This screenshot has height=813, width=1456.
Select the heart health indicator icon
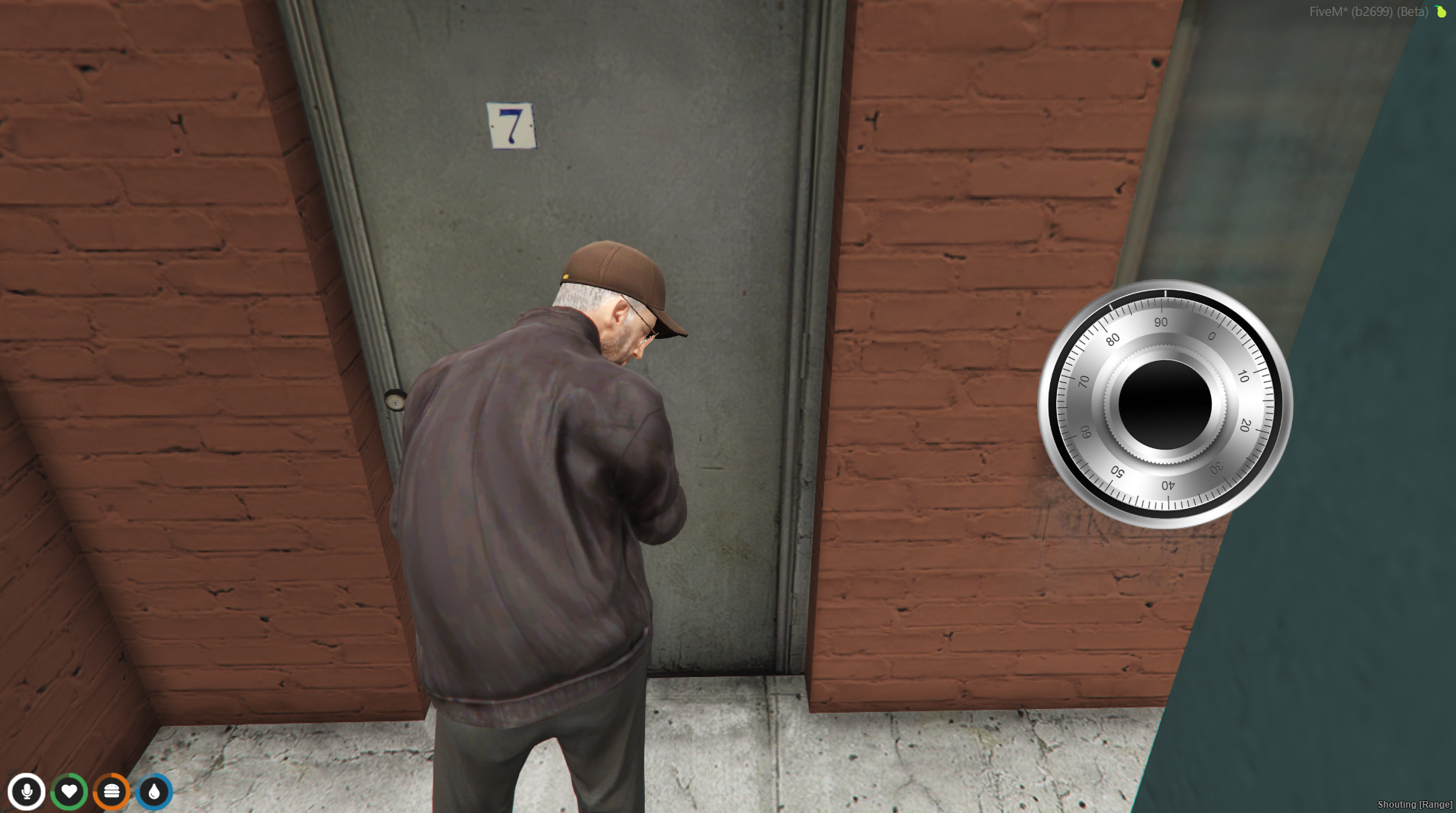(69, 791)
